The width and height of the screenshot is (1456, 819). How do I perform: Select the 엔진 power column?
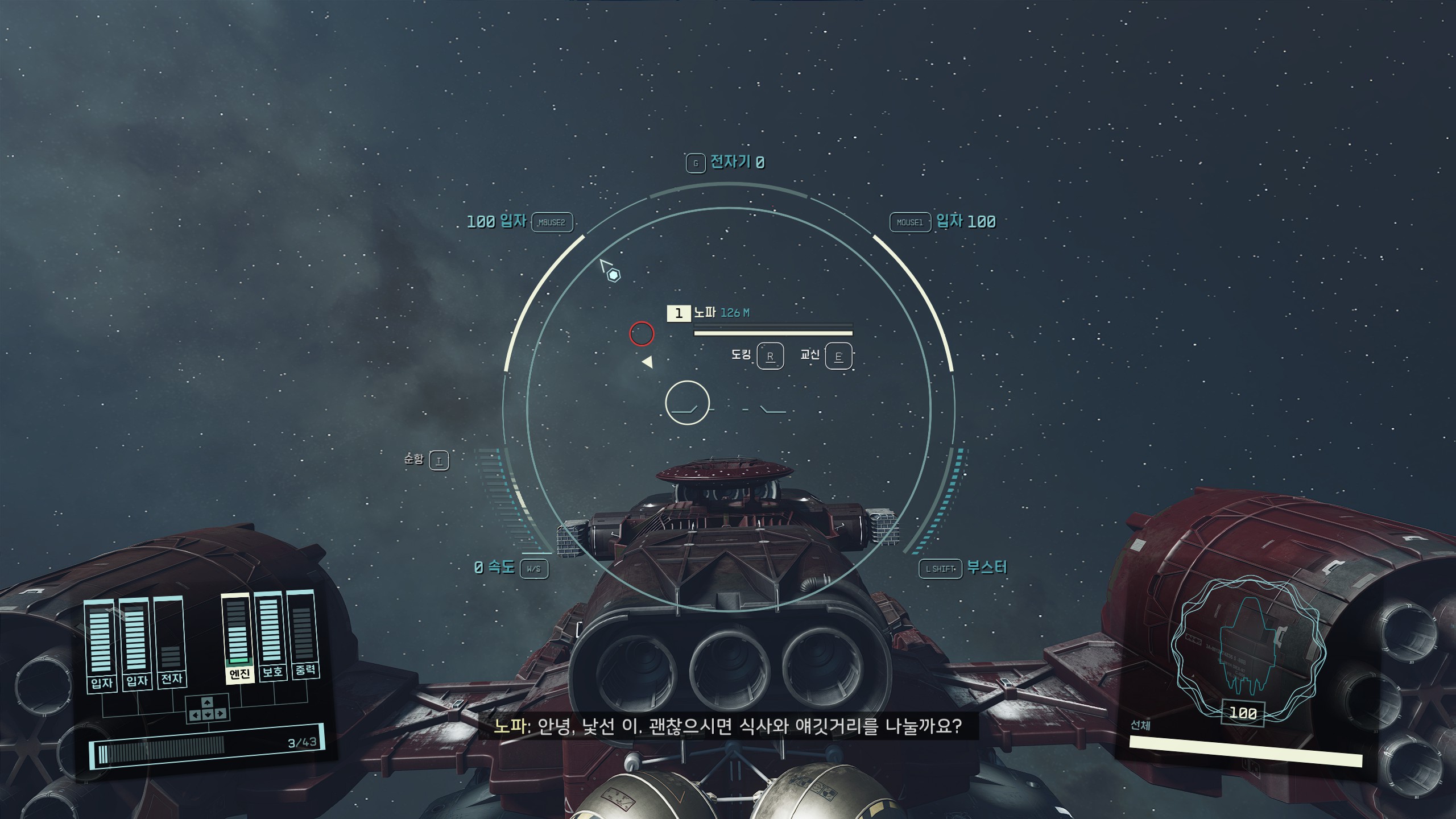238,637
